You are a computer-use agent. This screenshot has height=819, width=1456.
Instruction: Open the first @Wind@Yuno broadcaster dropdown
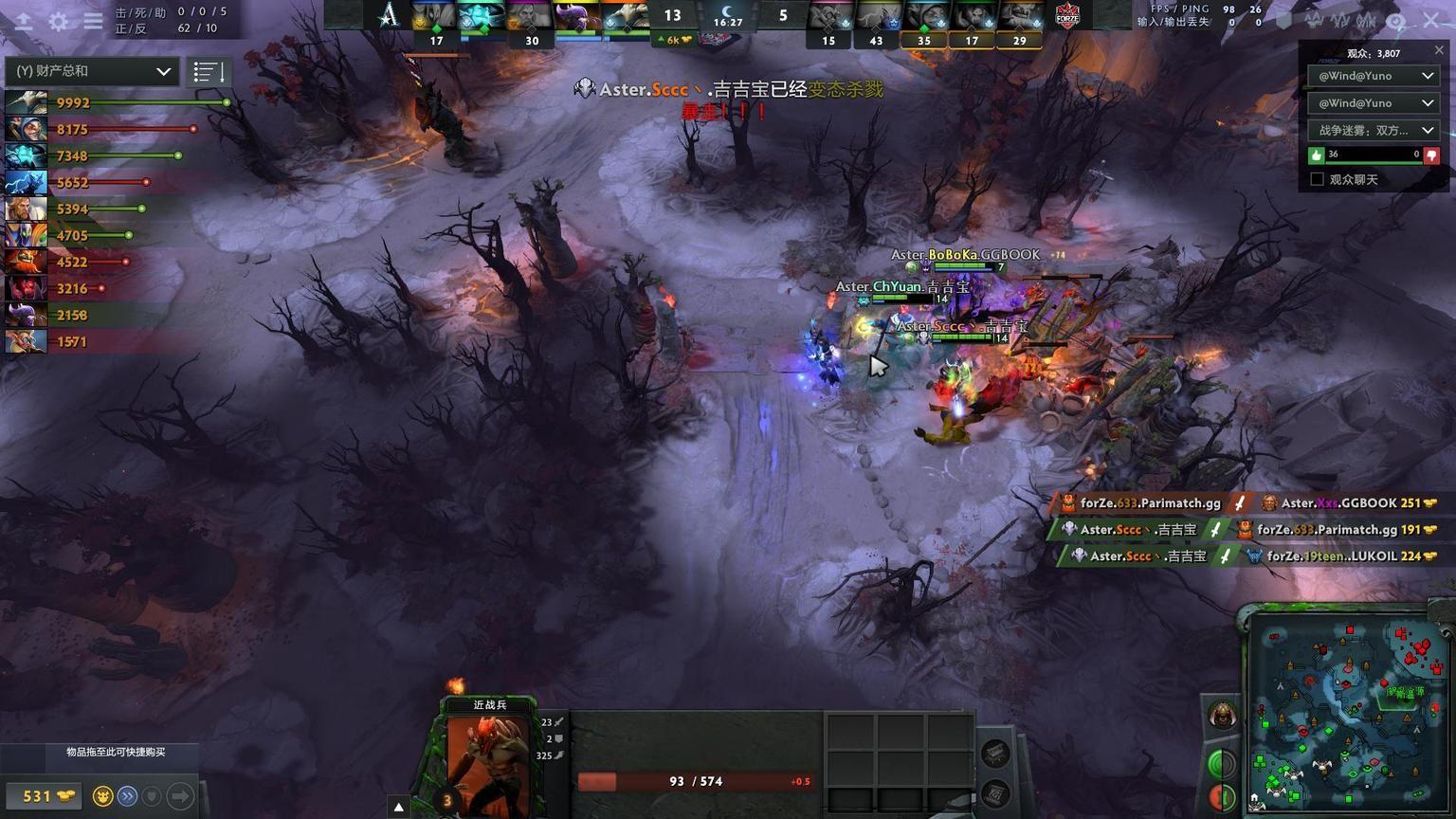(x=1373, y=76)
